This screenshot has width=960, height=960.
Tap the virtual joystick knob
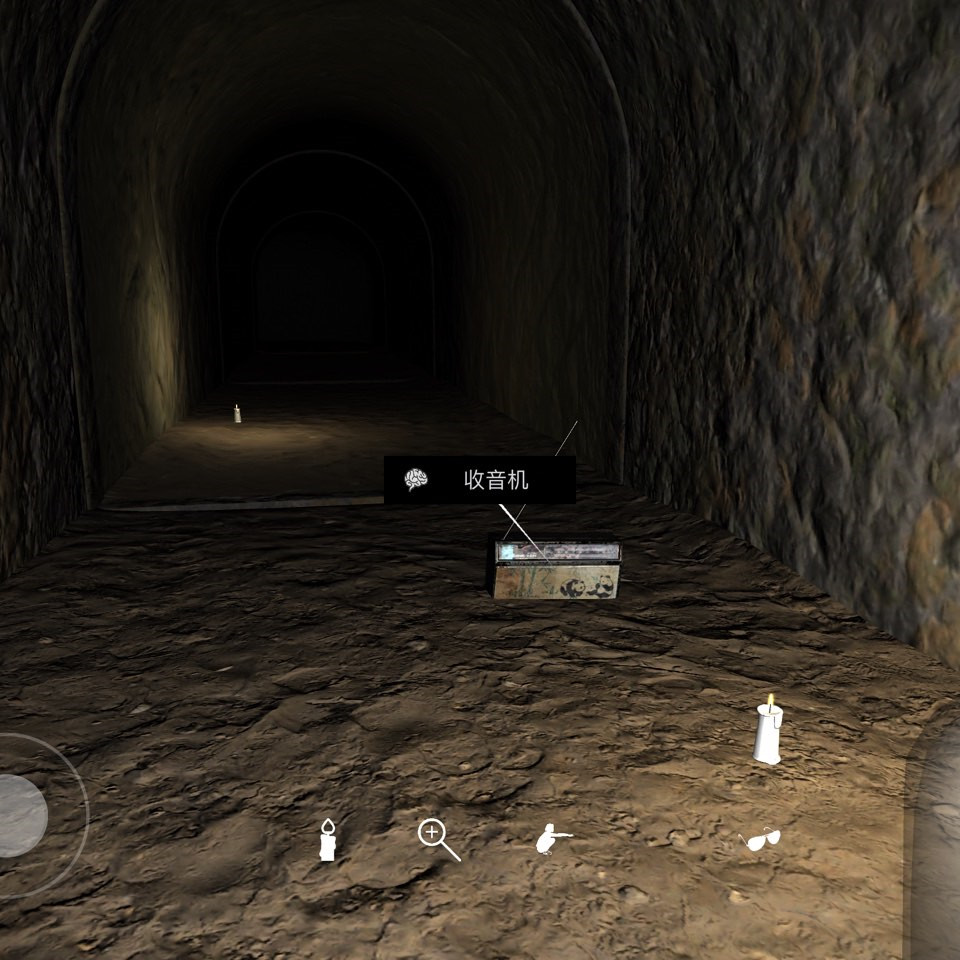click(x=18, y=816)
